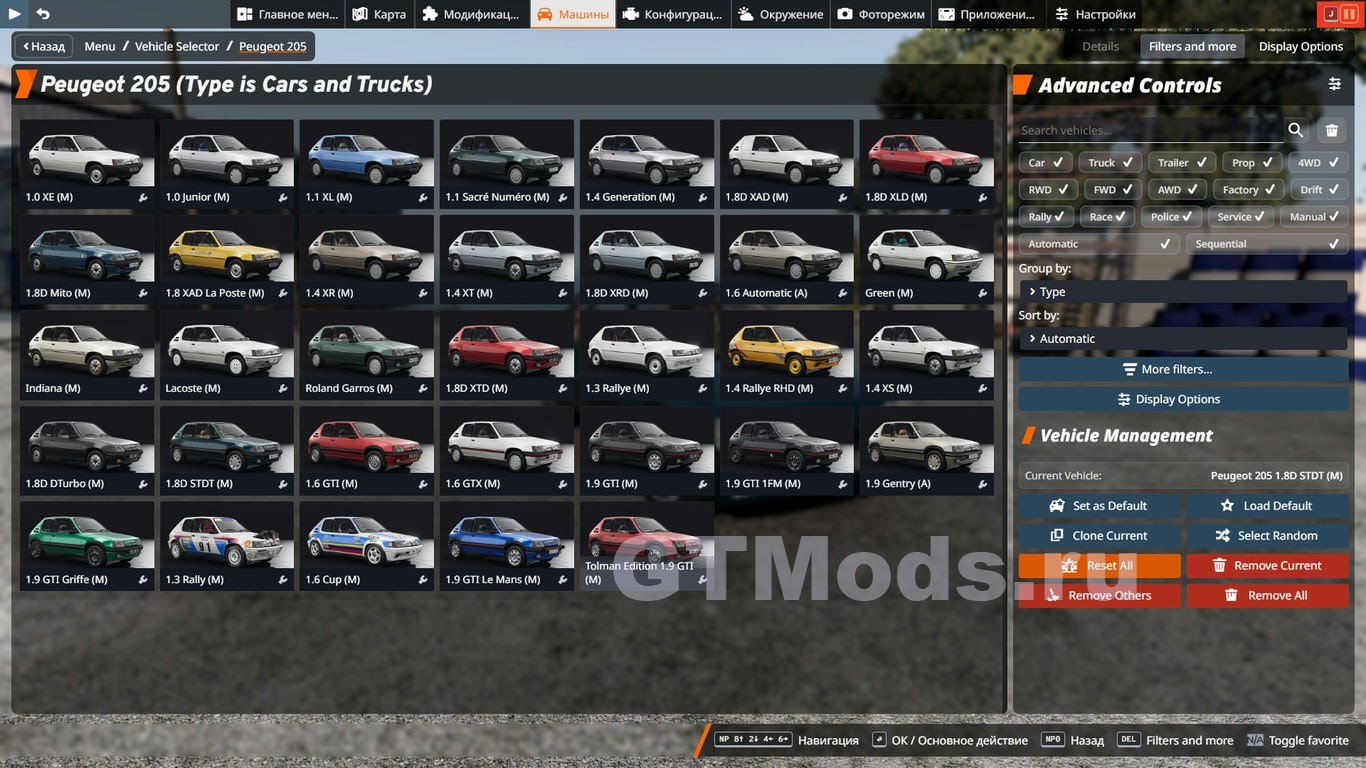
Task: Clear filters with the trash icon
Action: click(x=1332, y=130)
